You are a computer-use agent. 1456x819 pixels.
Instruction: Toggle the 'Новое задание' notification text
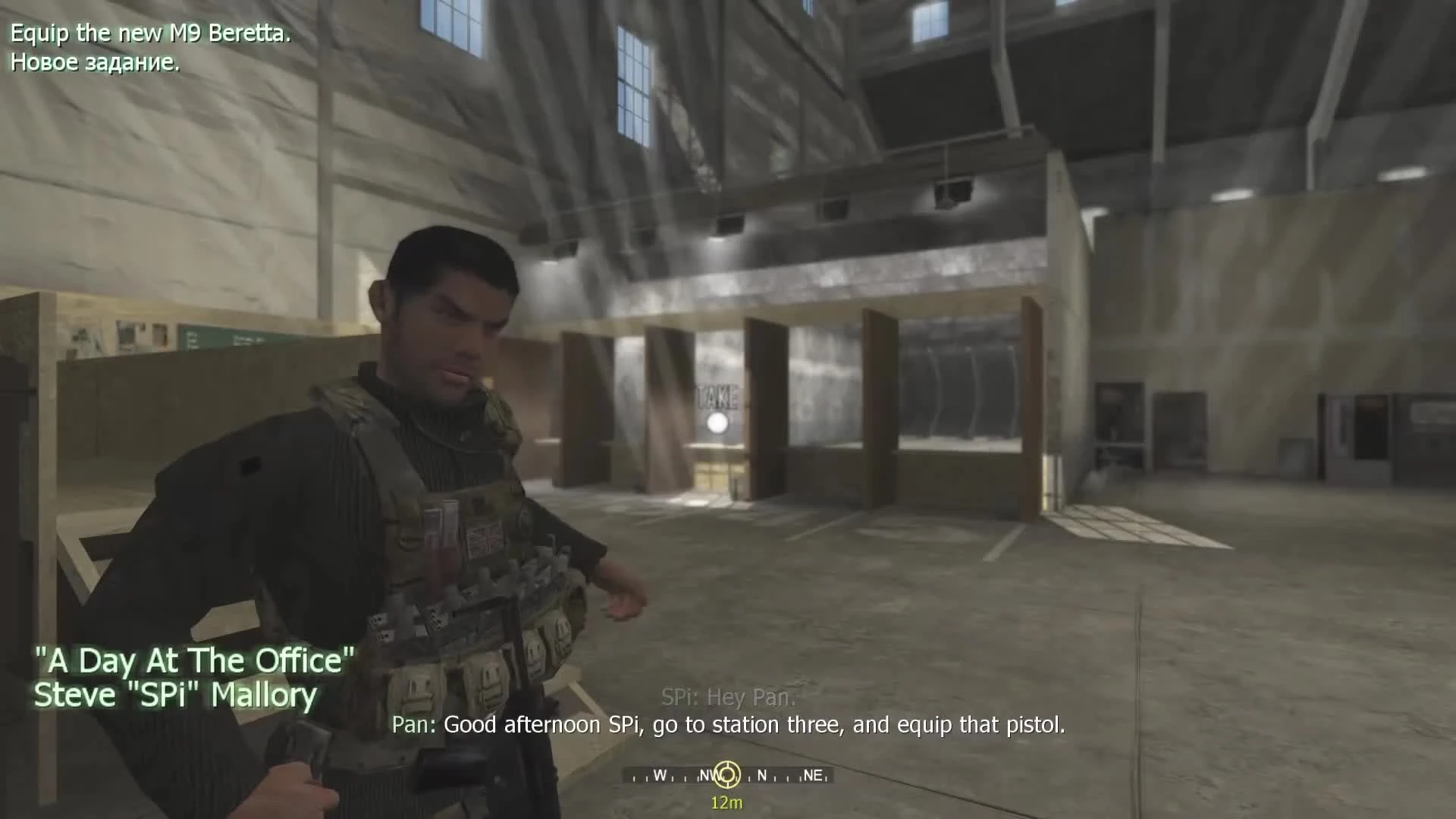[x=94, y=64]
